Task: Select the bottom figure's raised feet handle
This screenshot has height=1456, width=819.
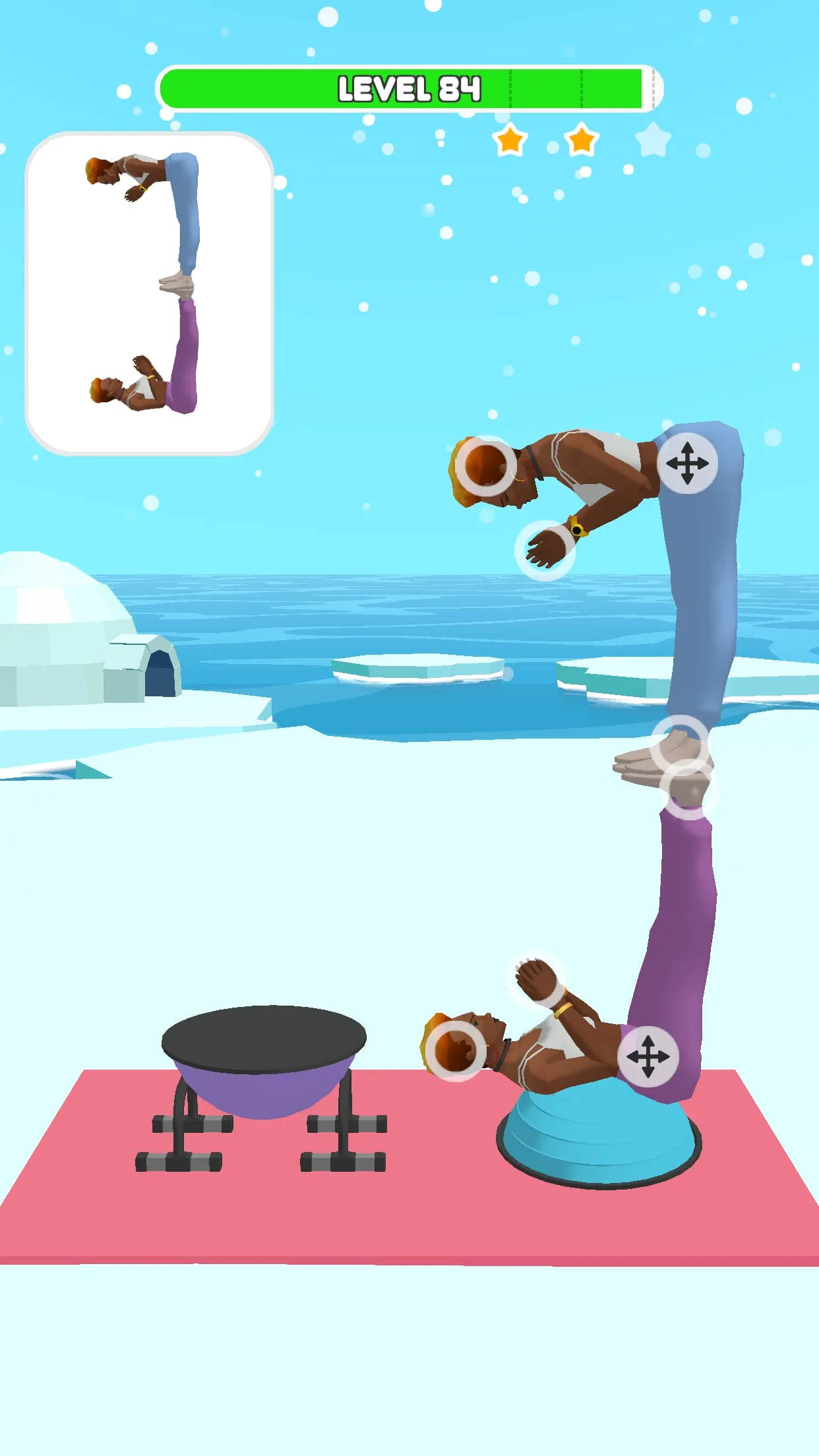Action: pyautogui.click(x=690, y=789)
